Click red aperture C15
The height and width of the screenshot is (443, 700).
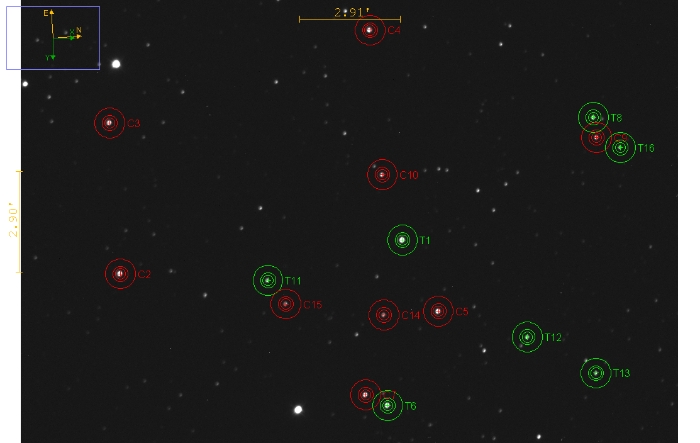click(286, 304)
